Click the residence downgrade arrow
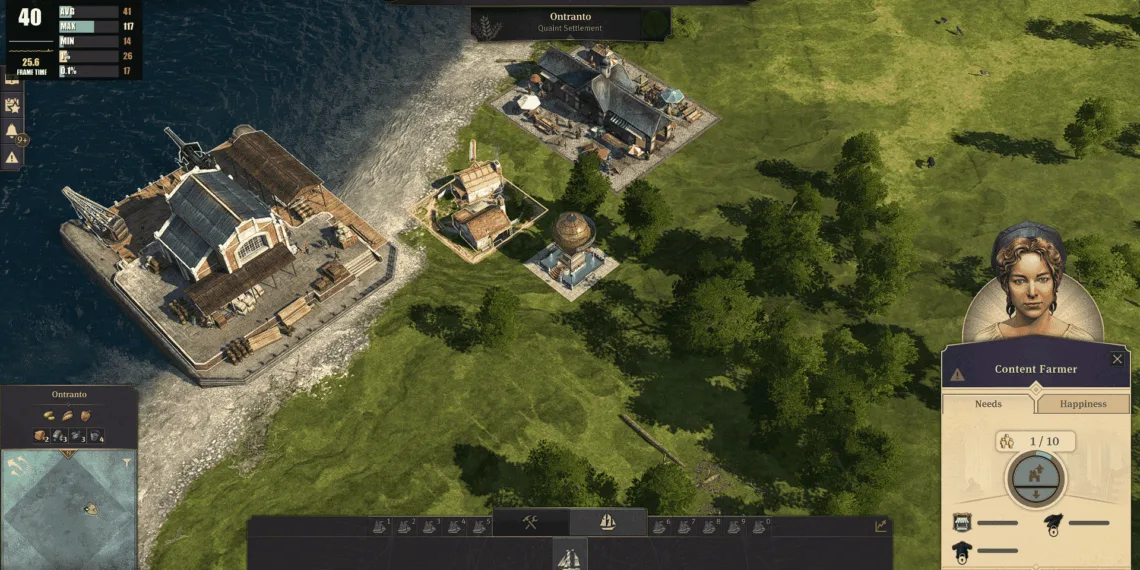Image resolution: width=1140 pixels, height=570 pixels. point(1036,495)
